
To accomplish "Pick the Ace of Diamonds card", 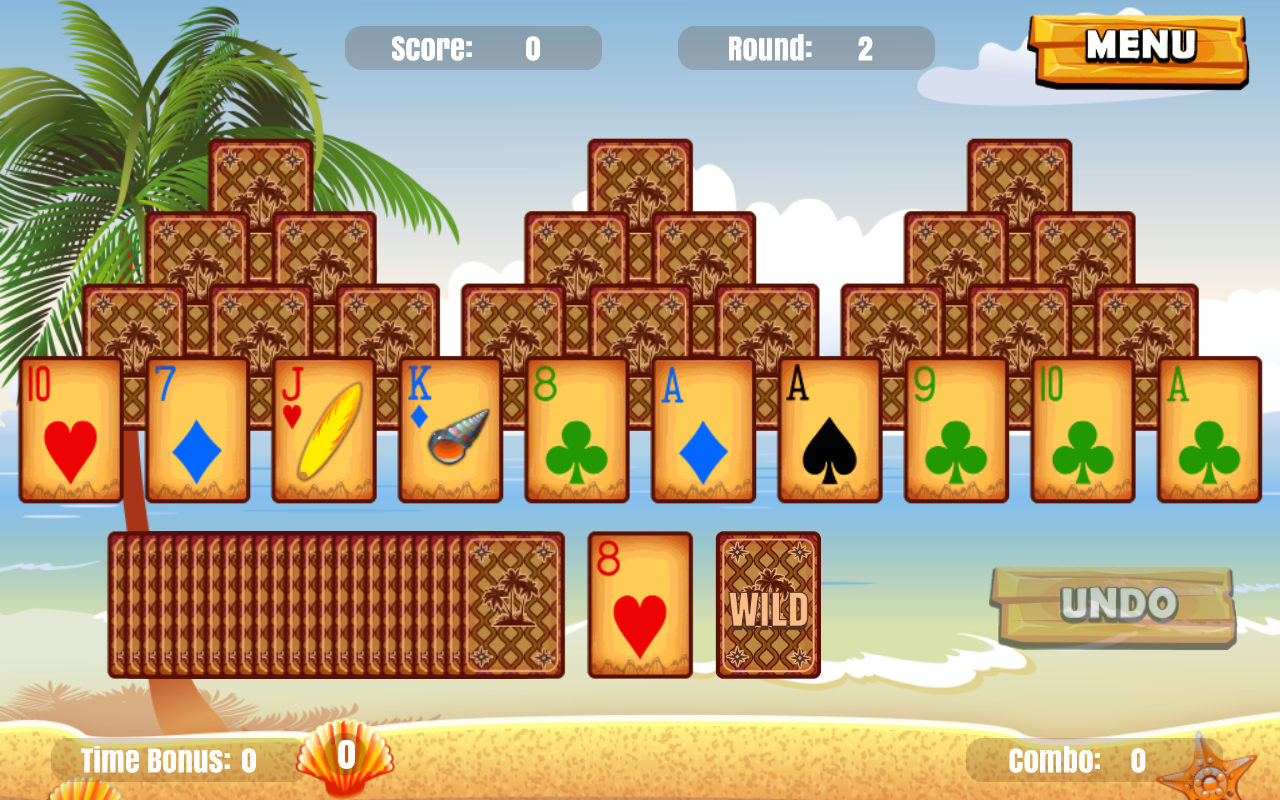I will click(702, 430).
